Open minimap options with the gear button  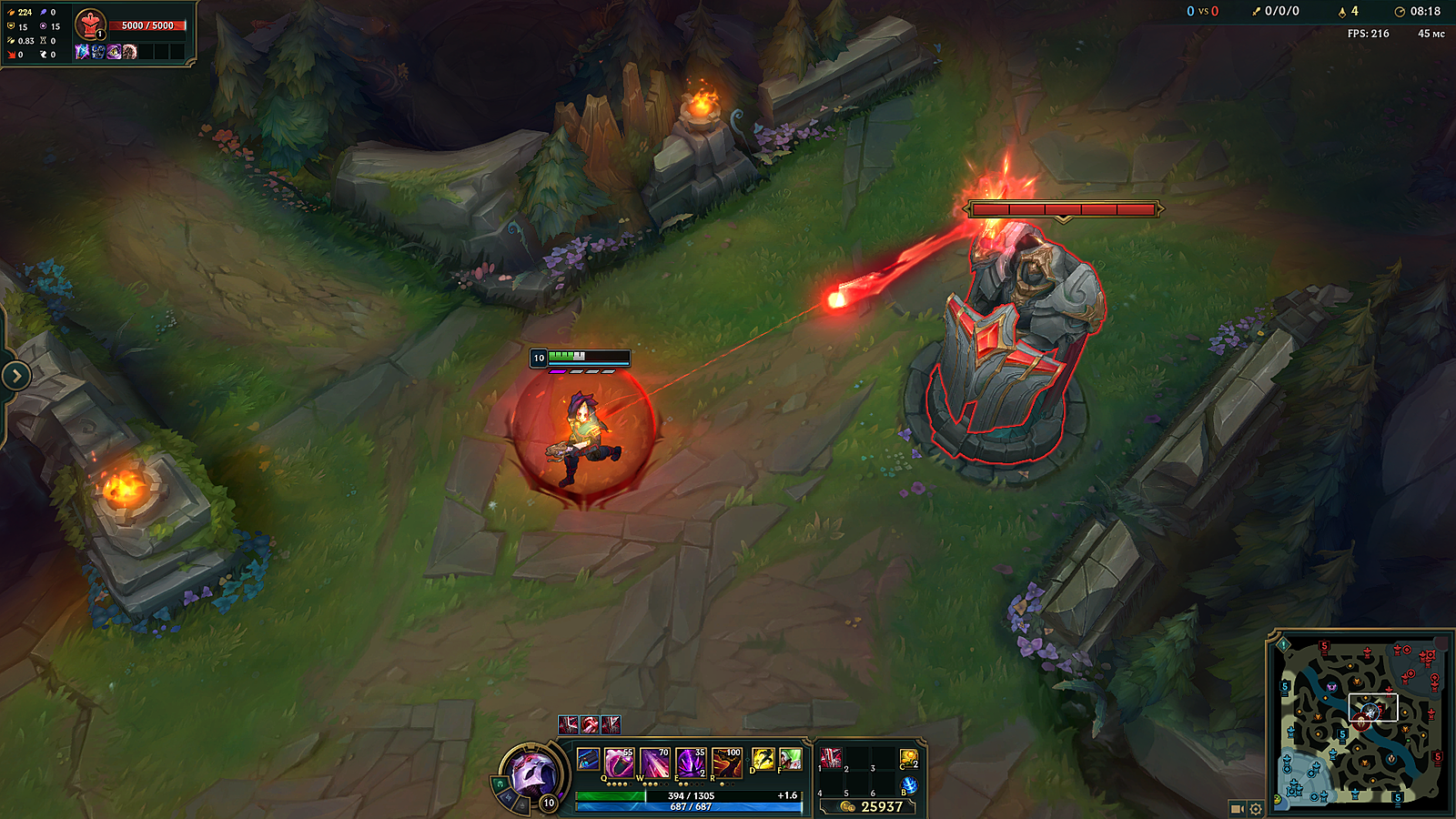coord(1256,808)
